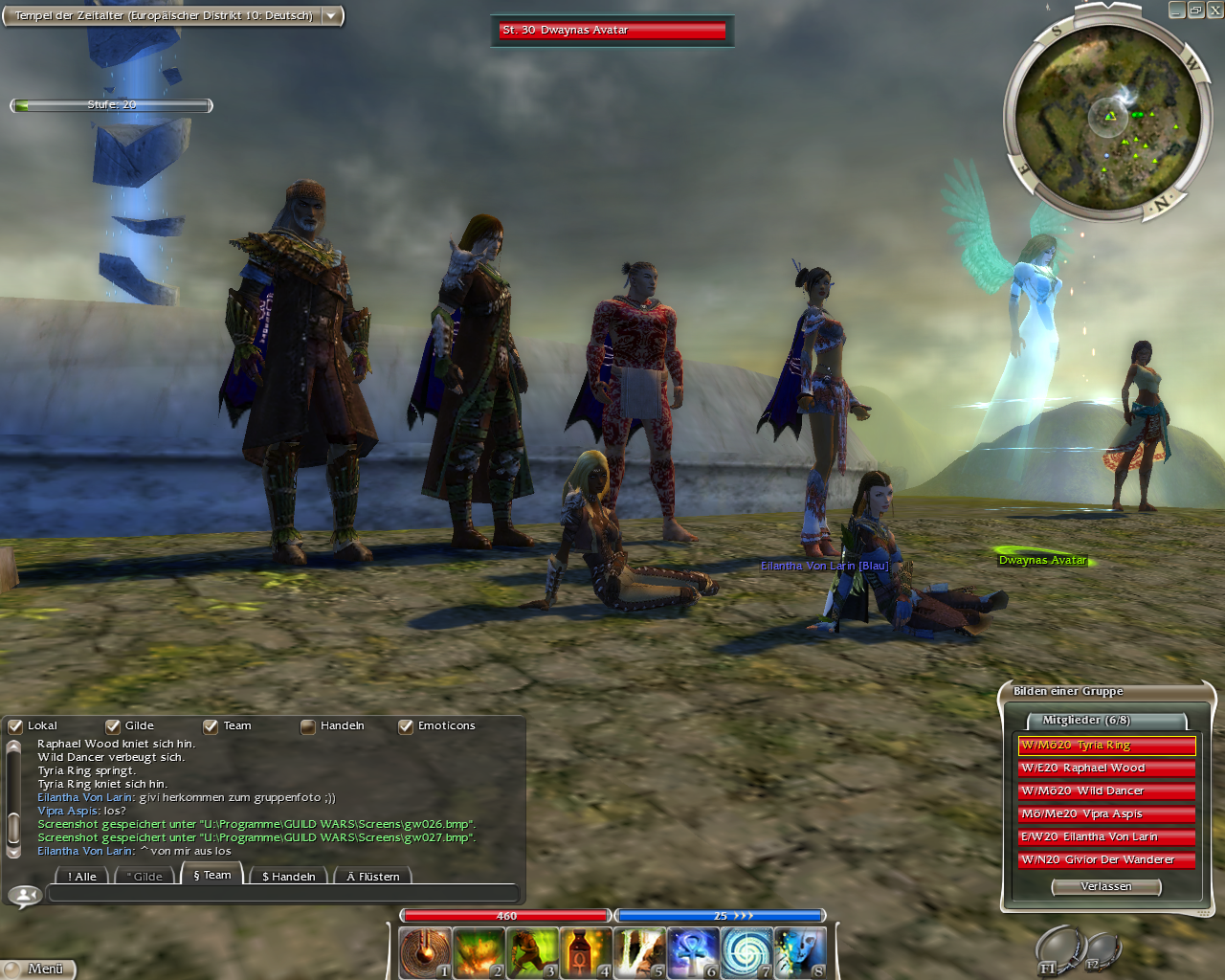The image size is (1225, 980).
Task: Toggle the Lokal chat filter checkbox
Action: click(15, 726)
